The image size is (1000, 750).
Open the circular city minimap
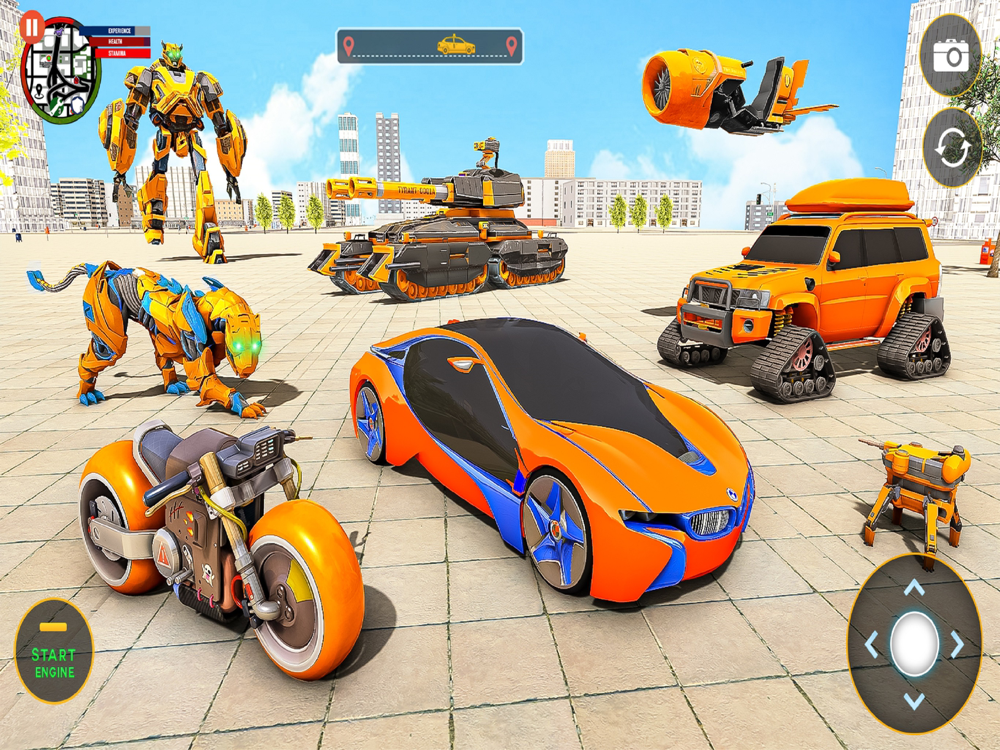click(x=60, y=70)
